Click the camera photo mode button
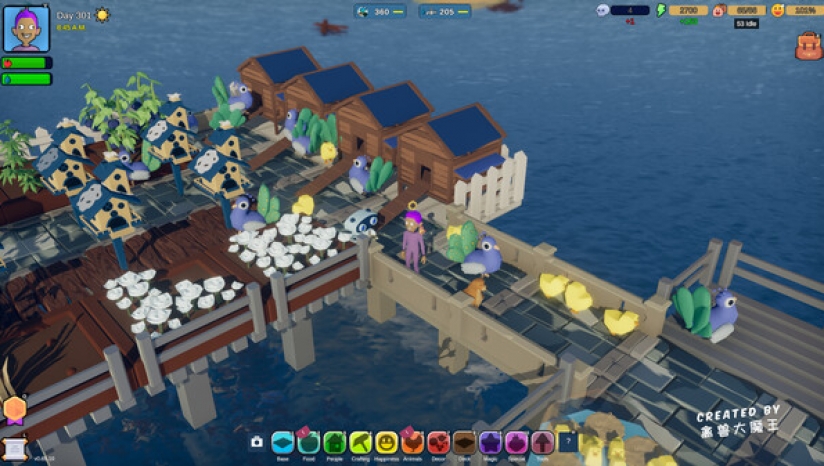The height and width of the screenshot is (466, 824). point(257,442)
